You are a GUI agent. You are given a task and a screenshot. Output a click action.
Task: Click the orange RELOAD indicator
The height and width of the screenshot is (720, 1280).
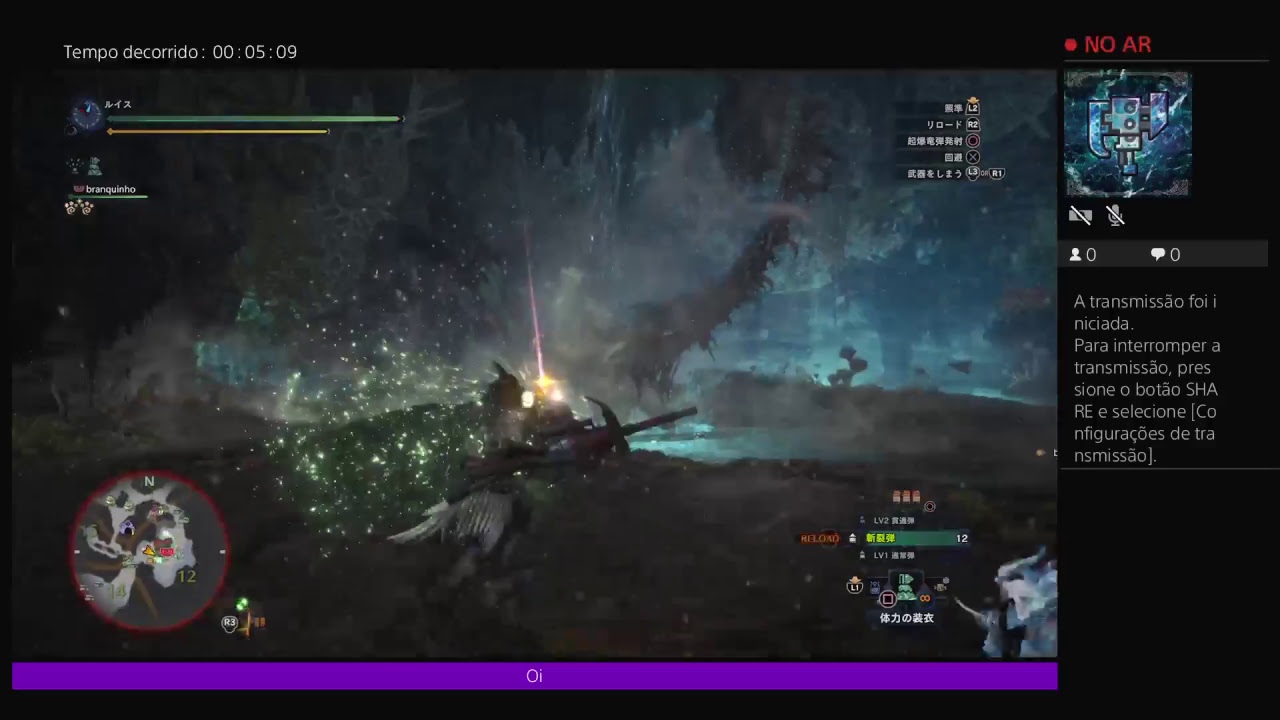[820, 538]
